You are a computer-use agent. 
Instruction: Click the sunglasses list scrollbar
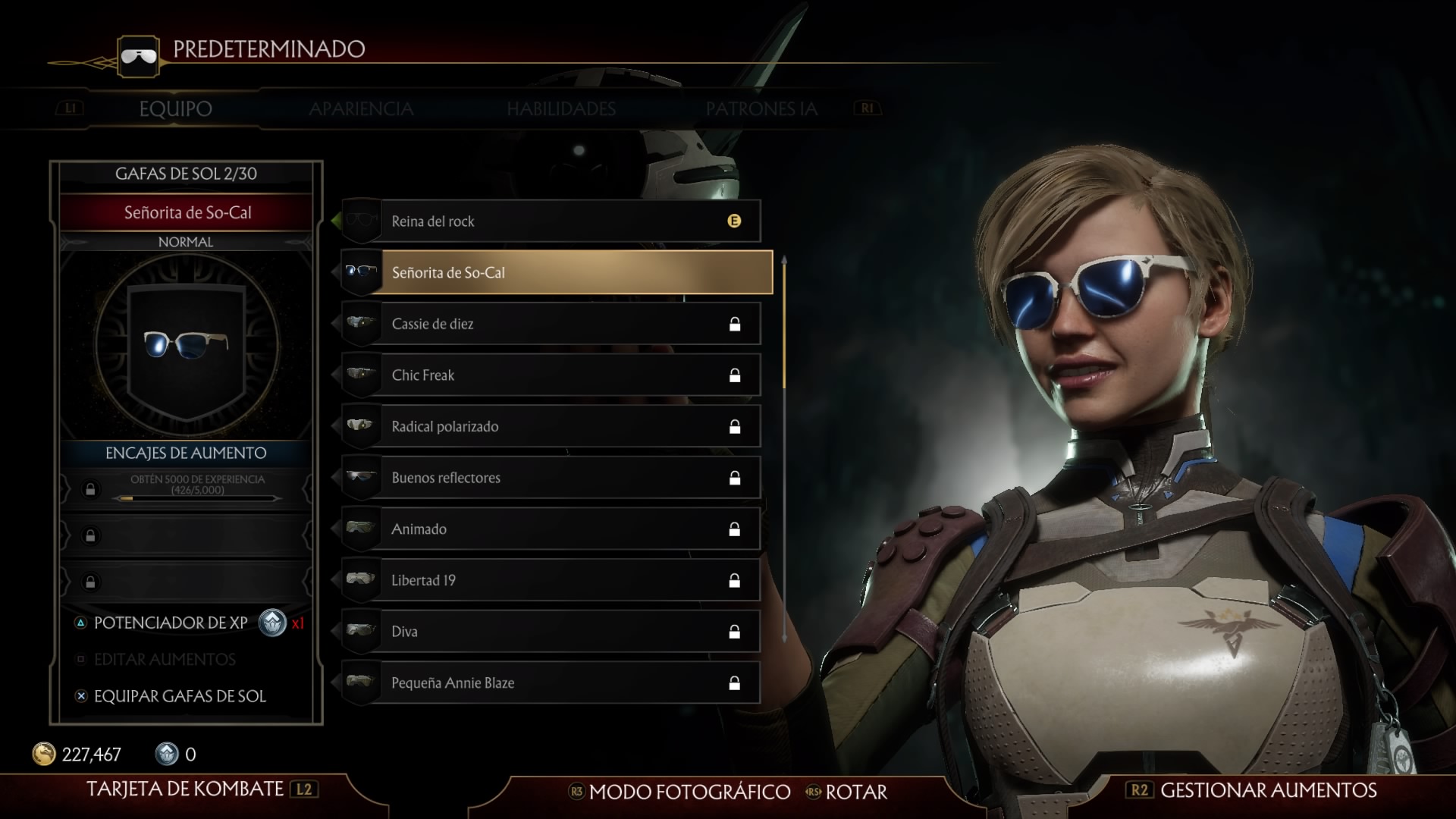point(784,325)
